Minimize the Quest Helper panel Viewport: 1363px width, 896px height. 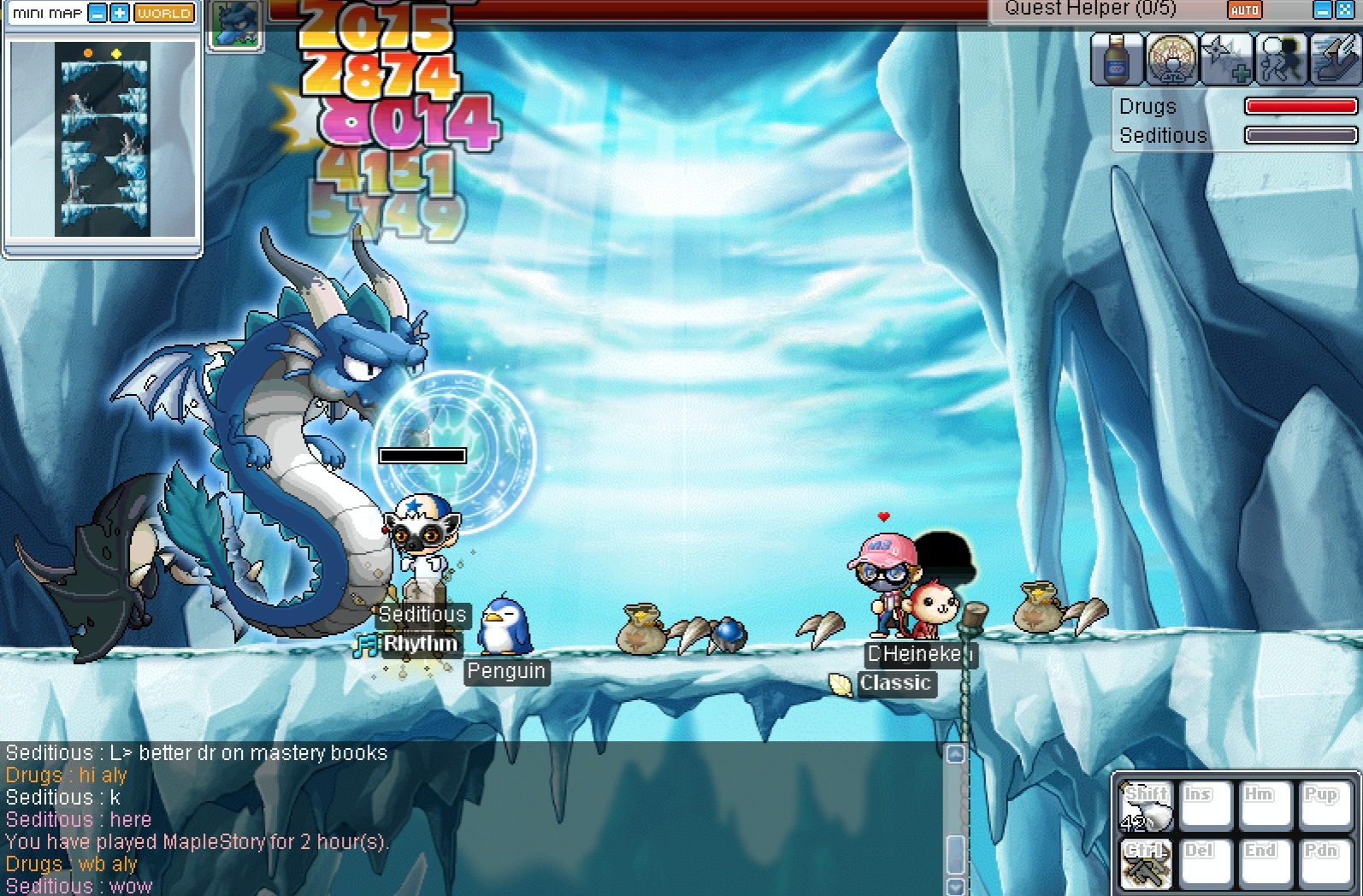click(x=1322, y=10)
